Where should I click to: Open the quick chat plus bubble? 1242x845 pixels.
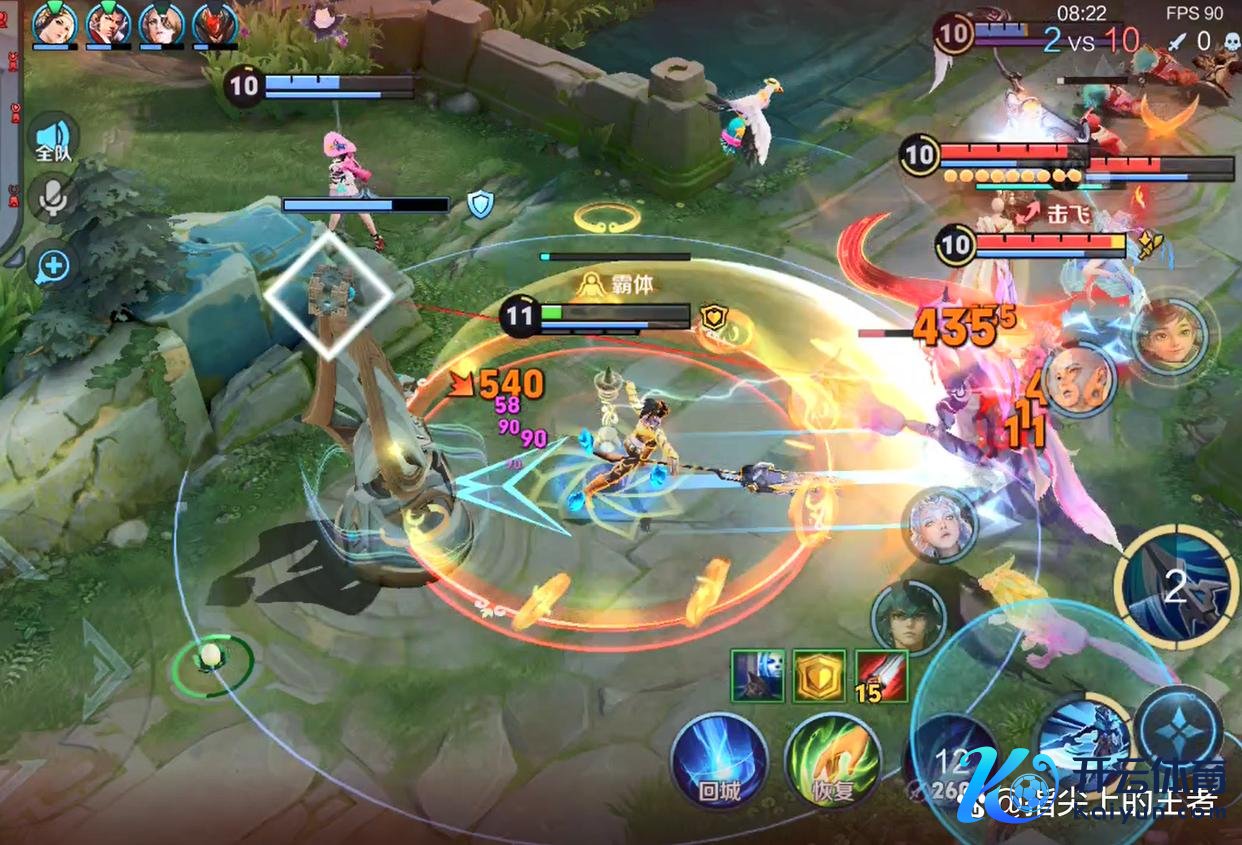pyautogui.click(x=54, y=266)
